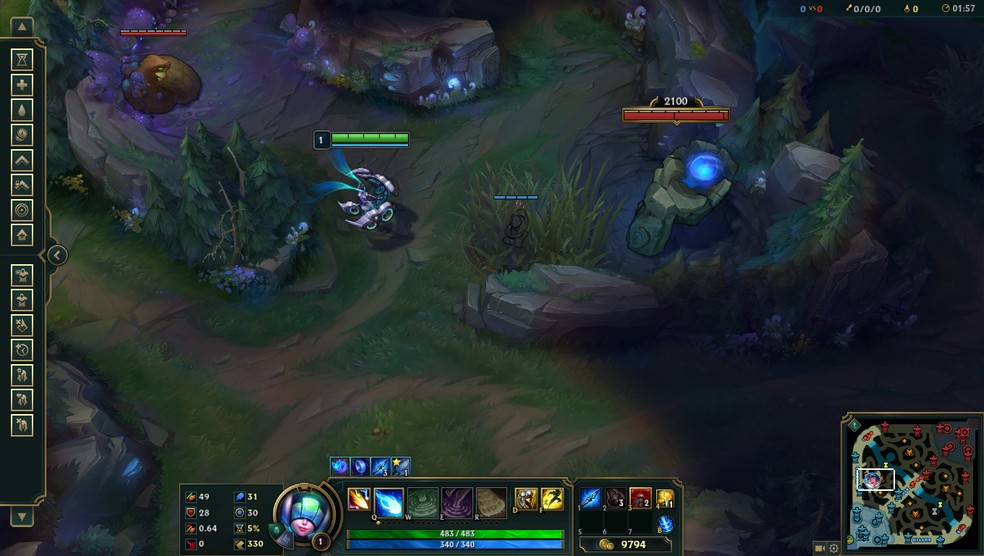The width and height of the screenshot is (984, 556).
Task: Use the D summoner spell
Action: pyautogui.click(x=526, y=499)
